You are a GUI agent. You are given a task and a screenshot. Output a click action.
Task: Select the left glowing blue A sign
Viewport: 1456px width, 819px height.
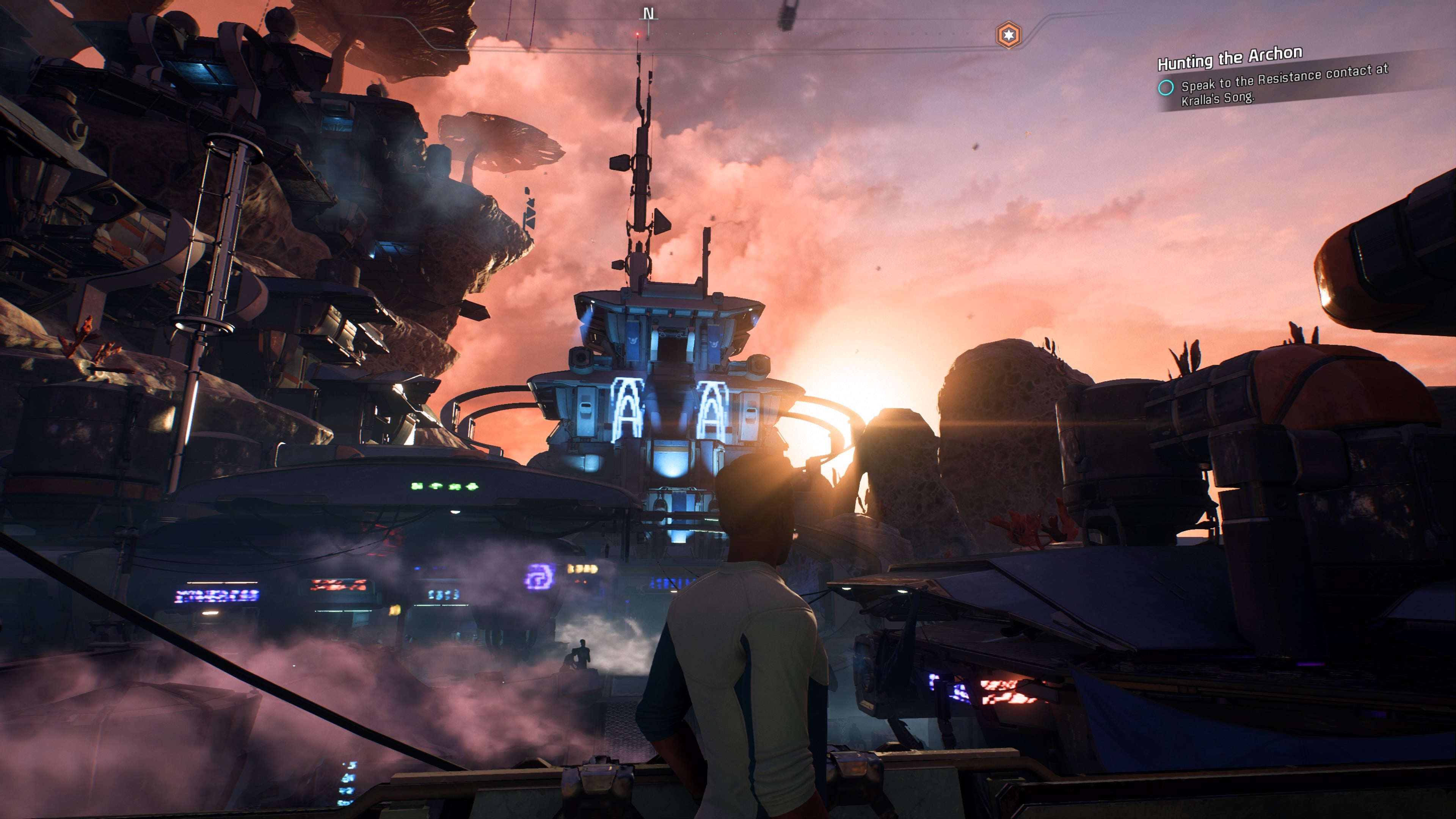[628, 407]
